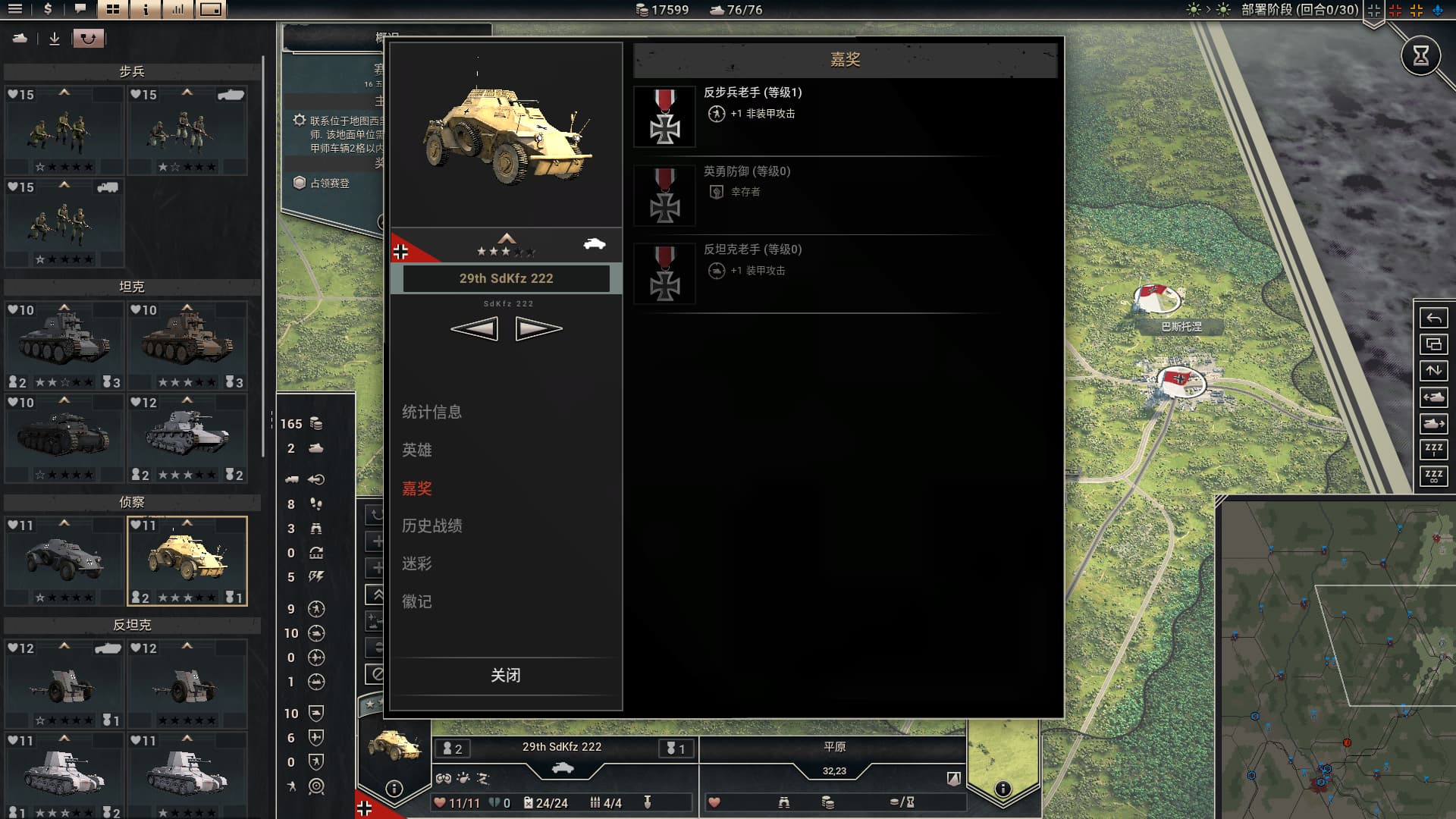This screenshot has width=1456, height=819.
Task: Select the 反步兵老手 award medal
Action: (x=664, y=116)
